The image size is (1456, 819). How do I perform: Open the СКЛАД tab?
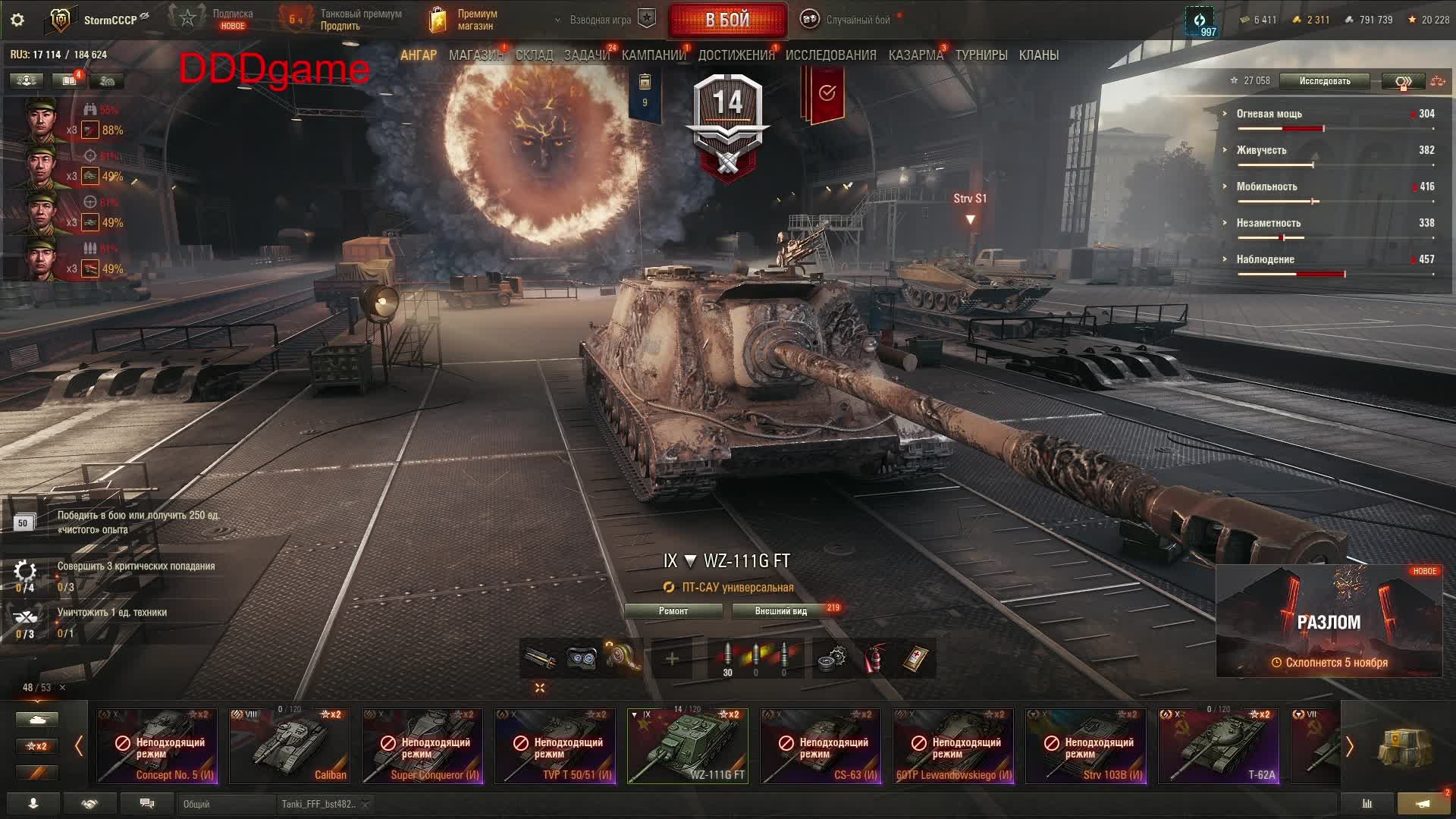point(534,55)
